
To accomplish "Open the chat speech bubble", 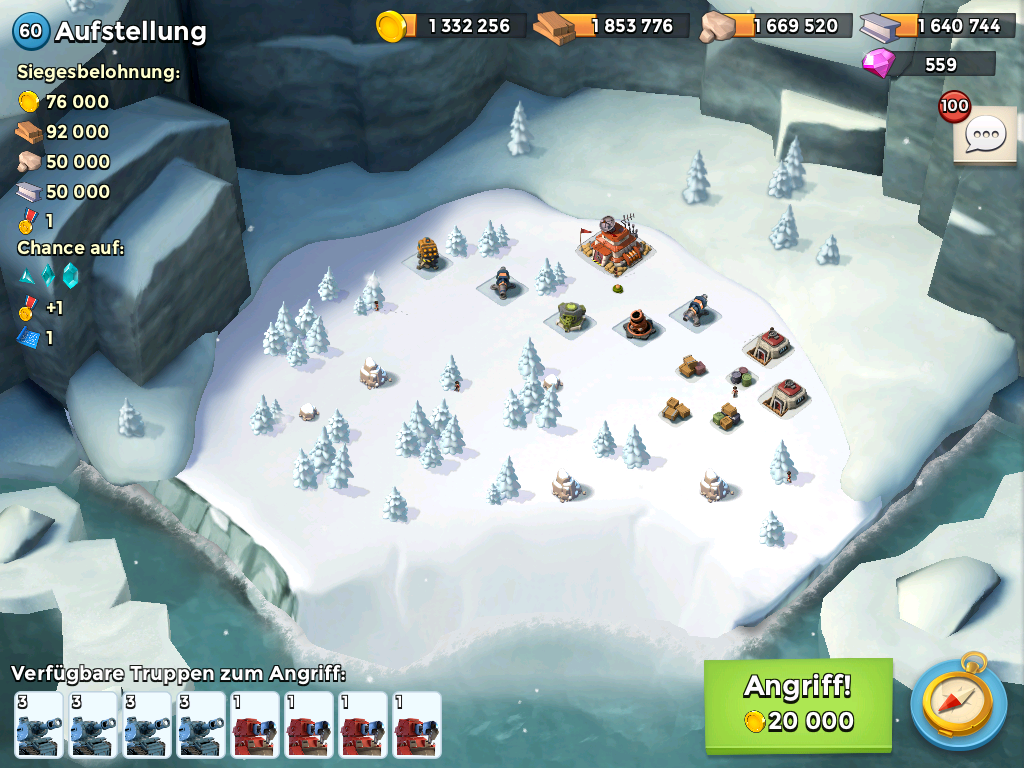I will [x=986, y=134].
